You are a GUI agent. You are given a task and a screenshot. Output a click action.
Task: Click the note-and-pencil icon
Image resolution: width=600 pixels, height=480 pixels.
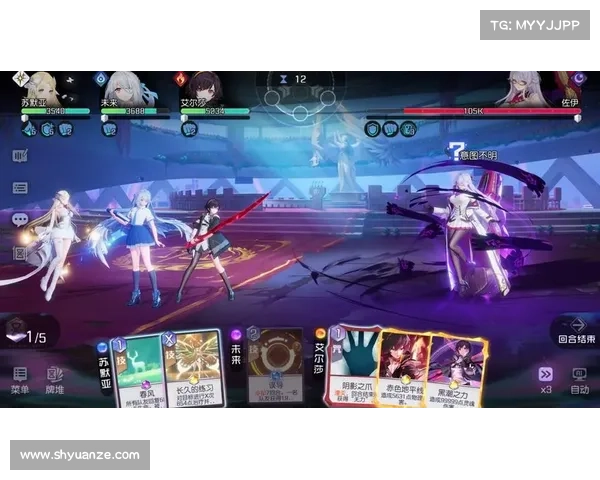[x=20, y=155]
